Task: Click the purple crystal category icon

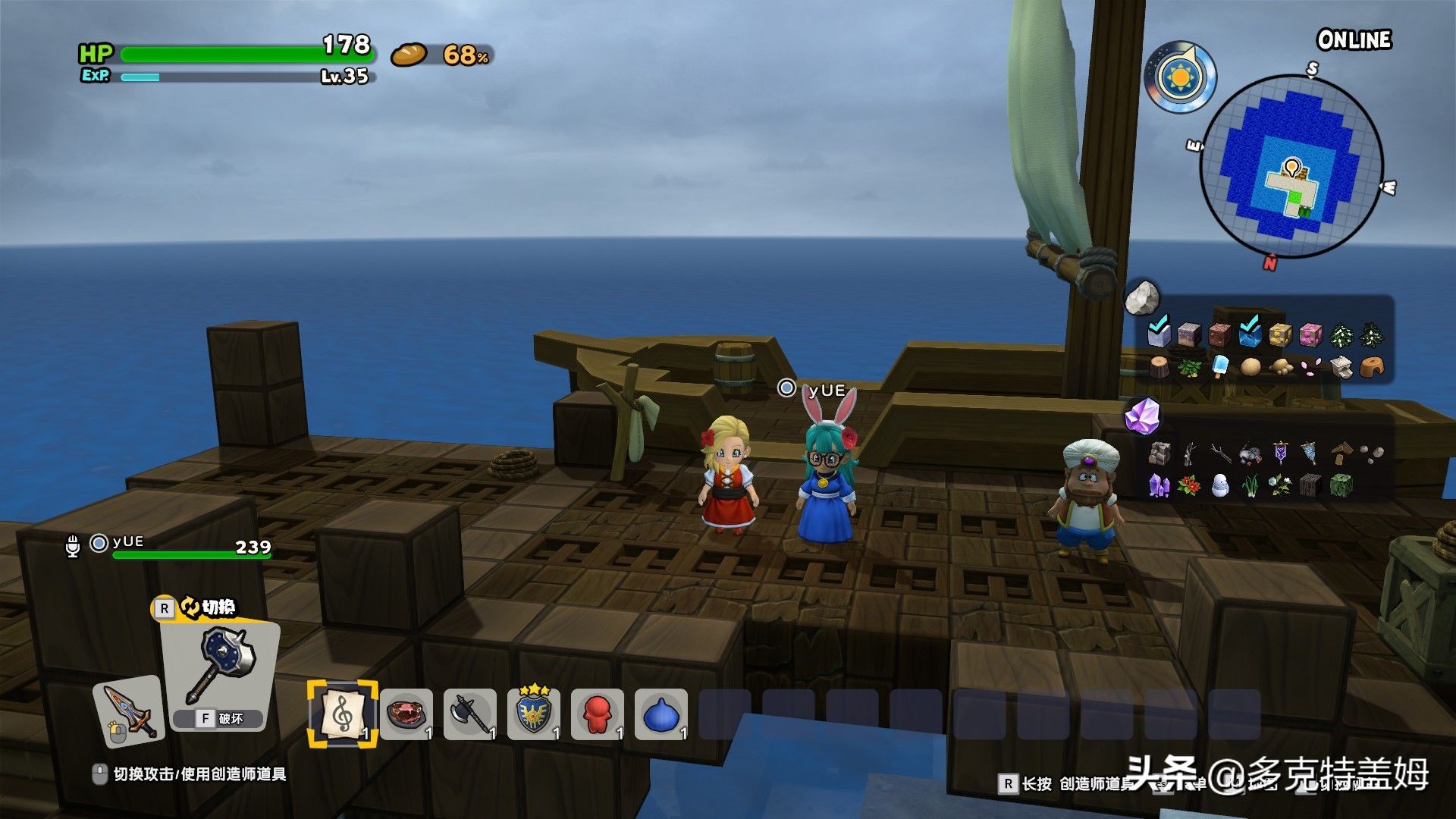Action: (1142, 416)
